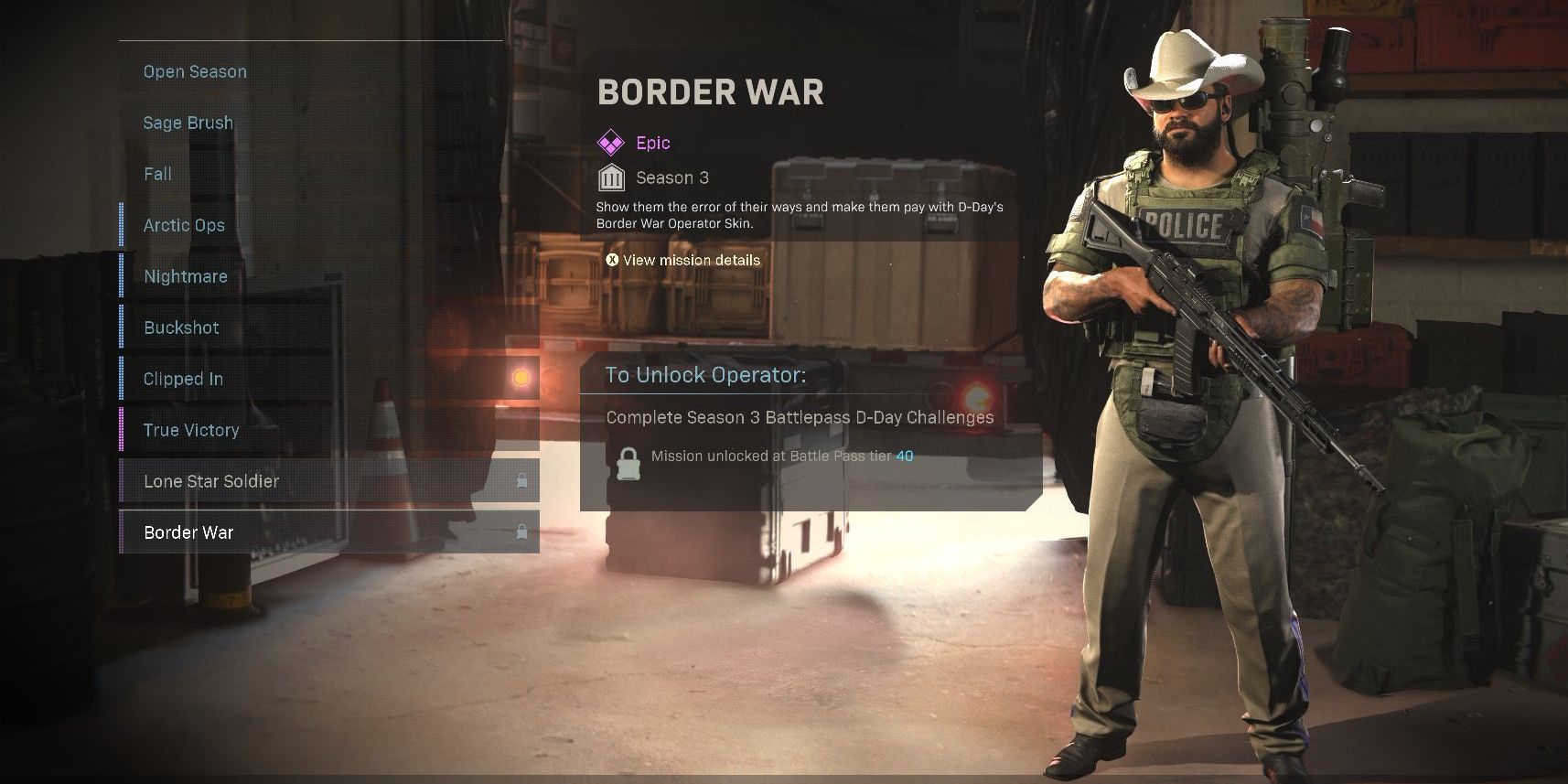Screen dimensions: 1568x784
Task: Select the Buckshot mission
Action: (x=181, y=327)
